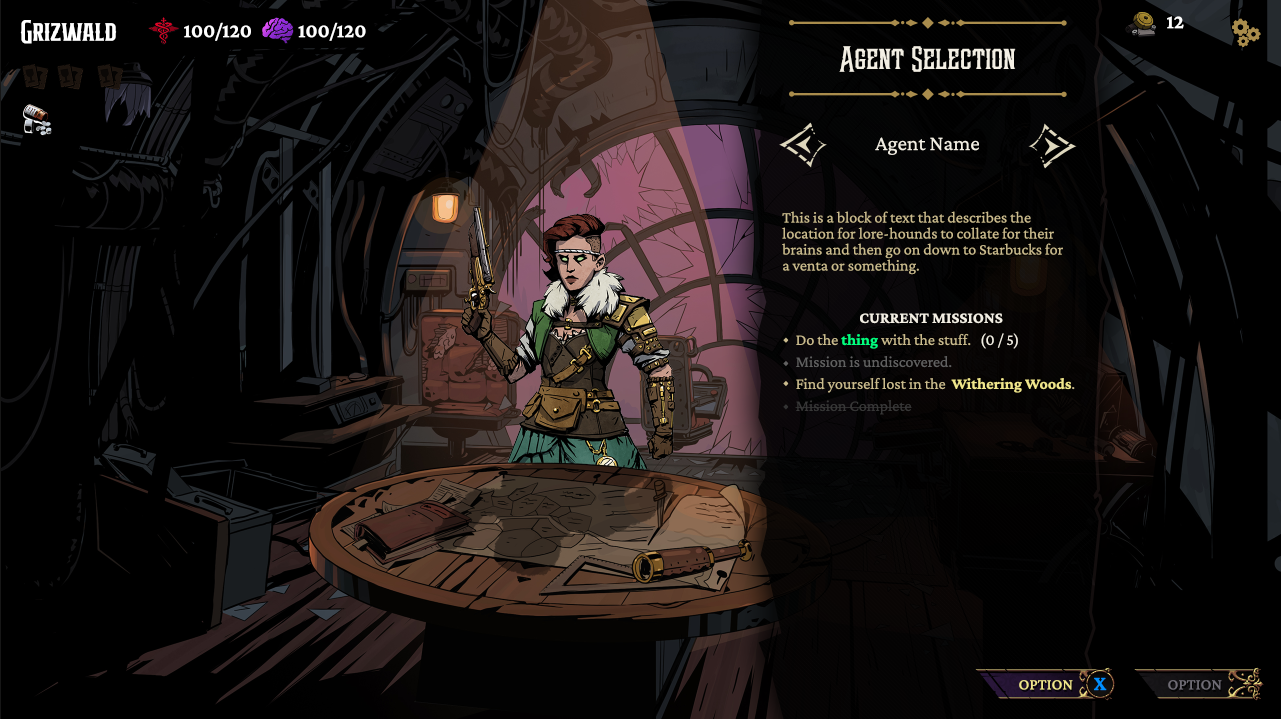
Task: Click the 'Mission is undiscovered' entry
Action: (873, 362)
